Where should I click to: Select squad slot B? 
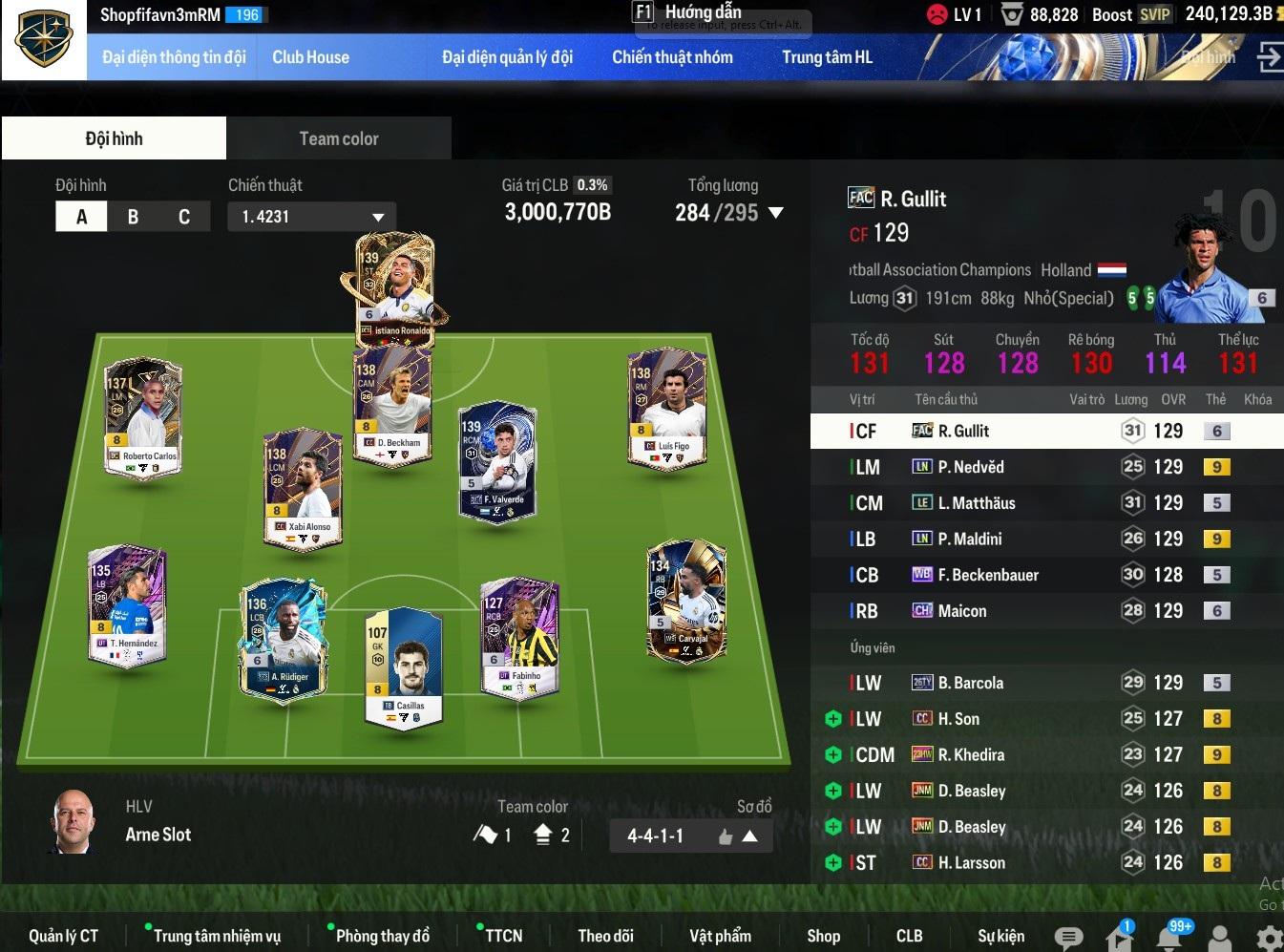[x=133, y=217]
